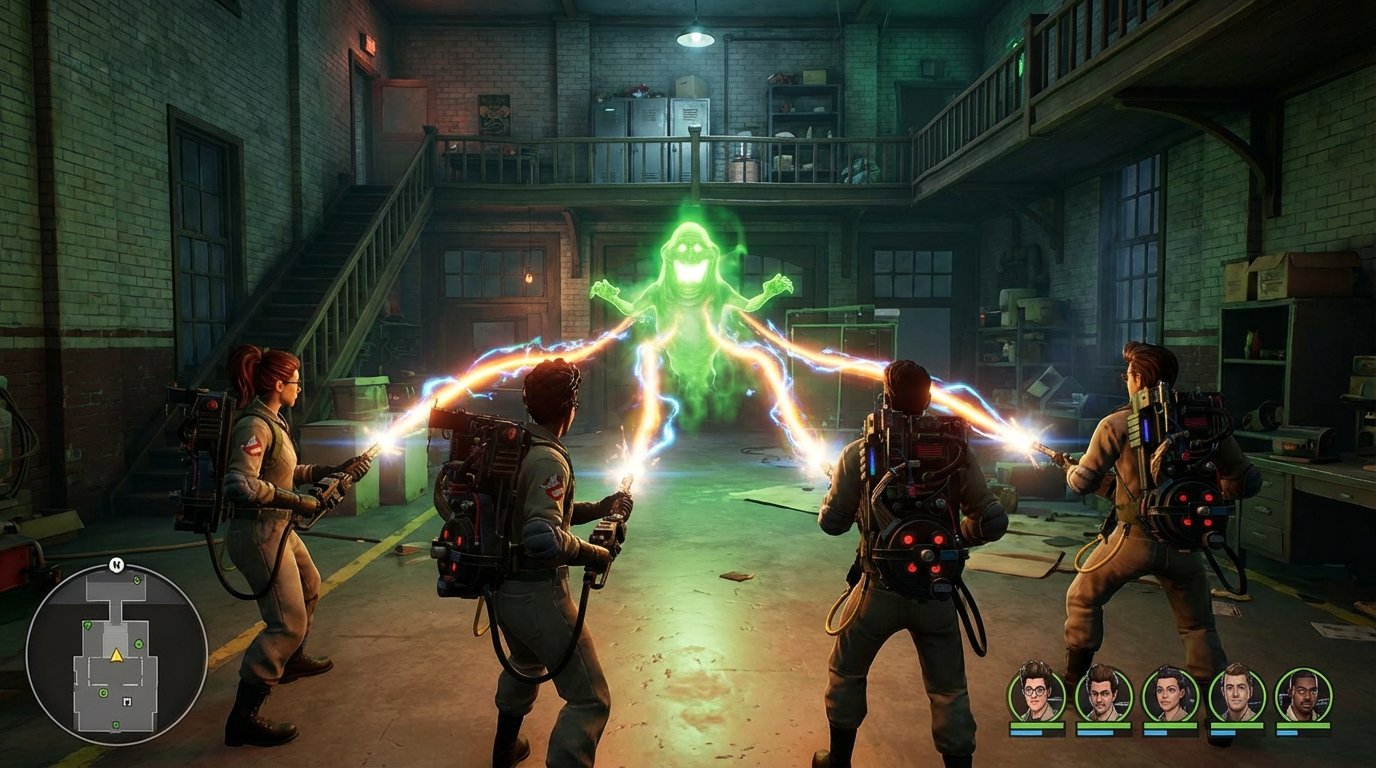
Task: Click a green objective marker on the minimap
Action: 138,644
